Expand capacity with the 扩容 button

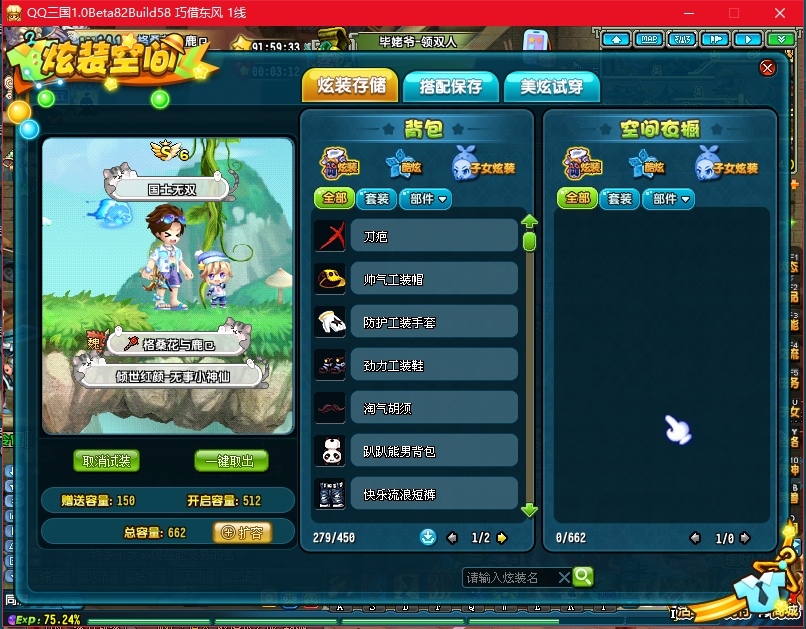coord(243,533)
